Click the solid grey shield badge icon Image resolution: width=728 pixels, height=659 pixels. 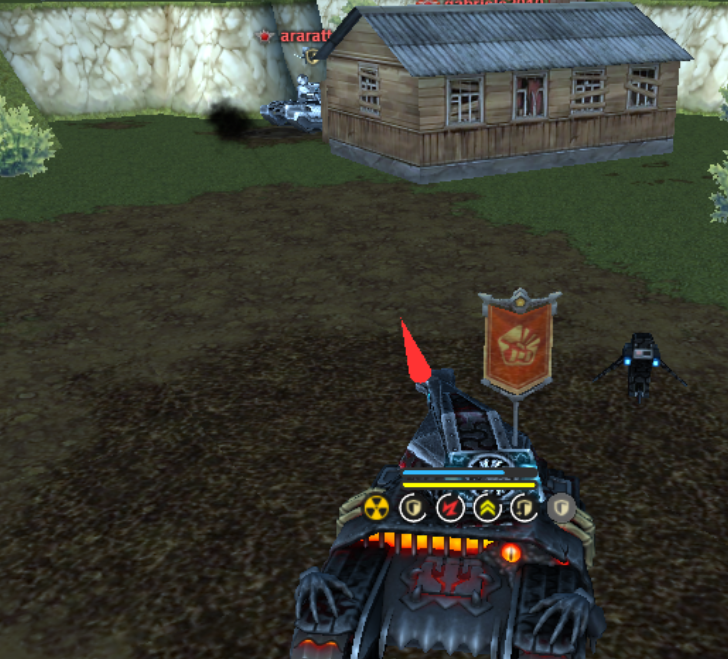(x=560, y=508)
